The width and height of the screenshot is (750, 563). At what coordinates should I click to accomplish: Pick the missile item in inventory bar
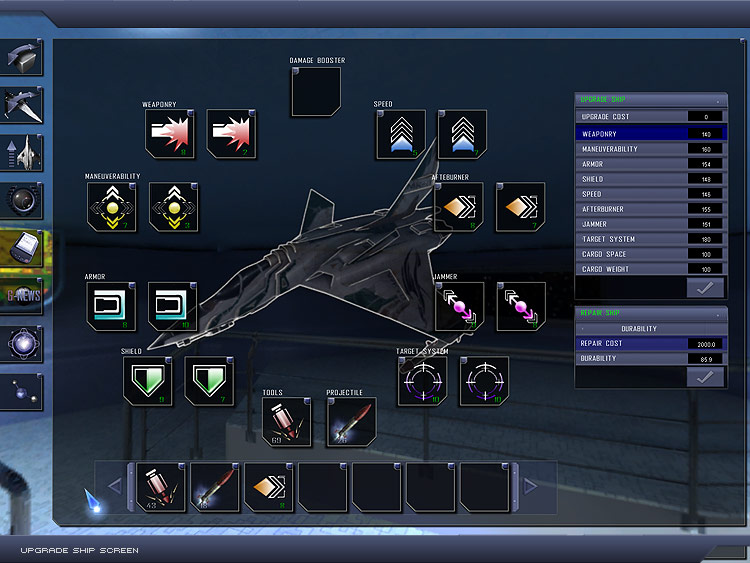pos(214,486)
